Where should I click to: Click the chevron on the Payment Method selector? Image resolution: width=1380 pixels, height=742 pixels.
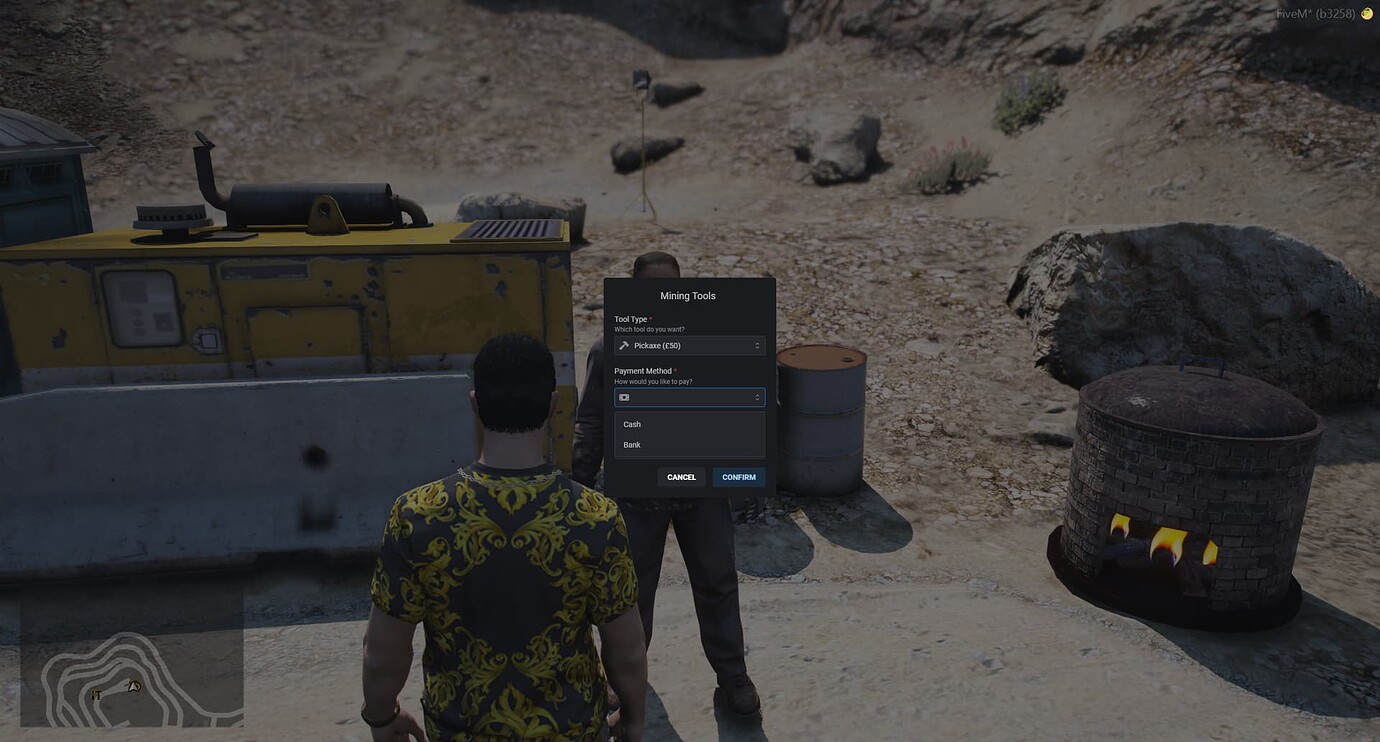tap(757, 397)
